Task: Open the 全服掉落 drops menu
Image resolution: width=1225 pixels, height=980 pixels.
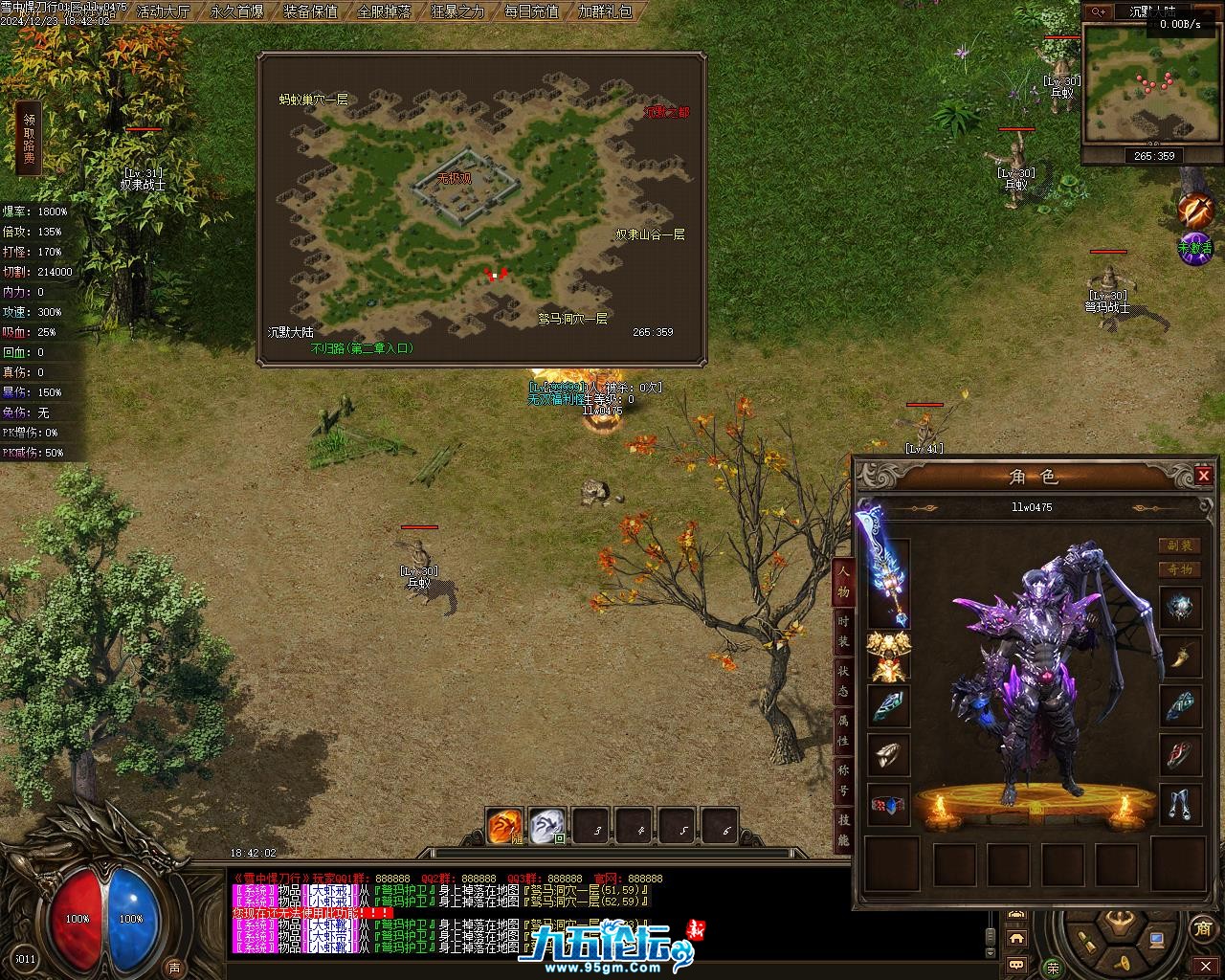Action: (384, 12)
